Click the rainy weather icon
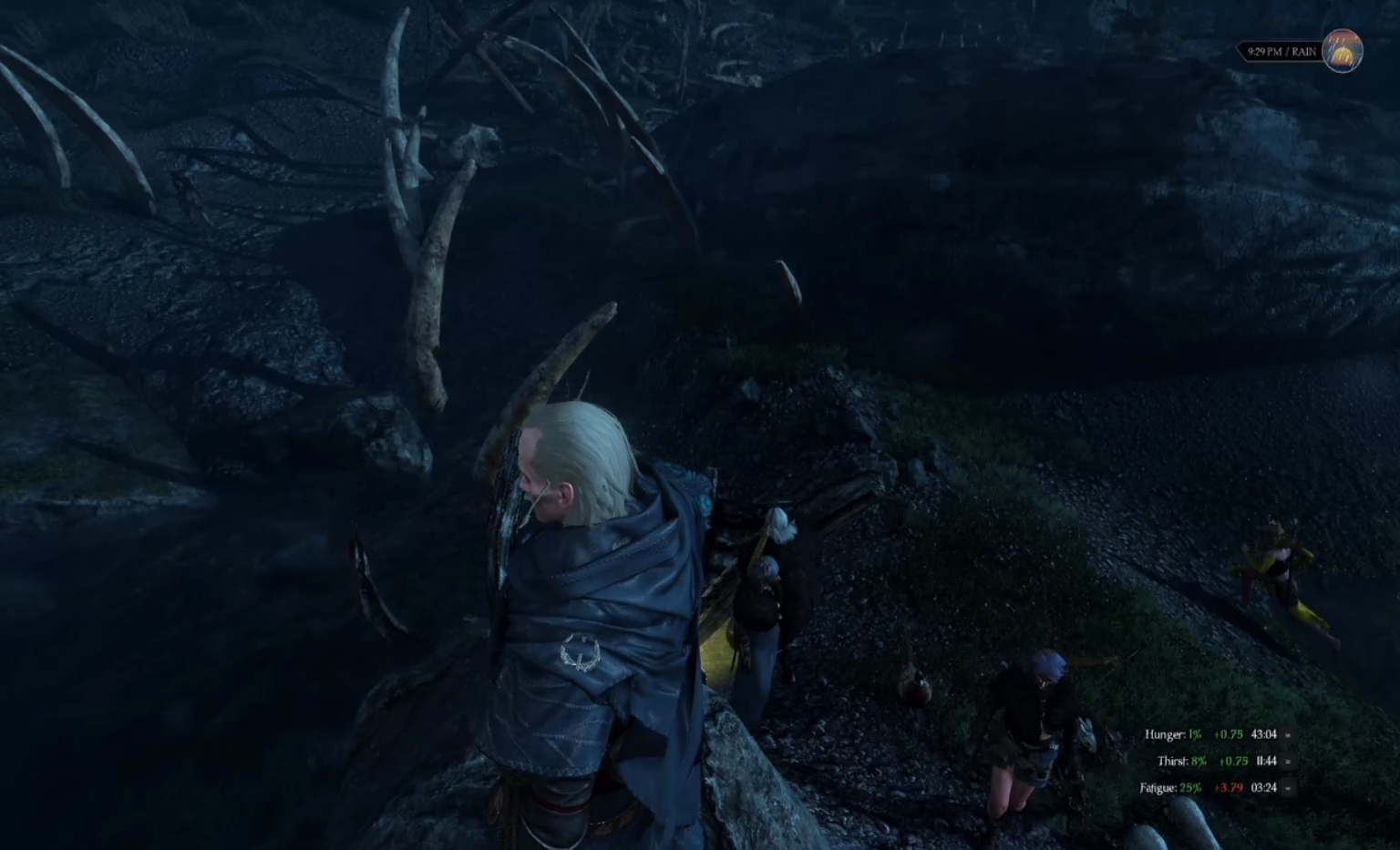Viewport: 1400px width, 850px height. [1342, 51]
